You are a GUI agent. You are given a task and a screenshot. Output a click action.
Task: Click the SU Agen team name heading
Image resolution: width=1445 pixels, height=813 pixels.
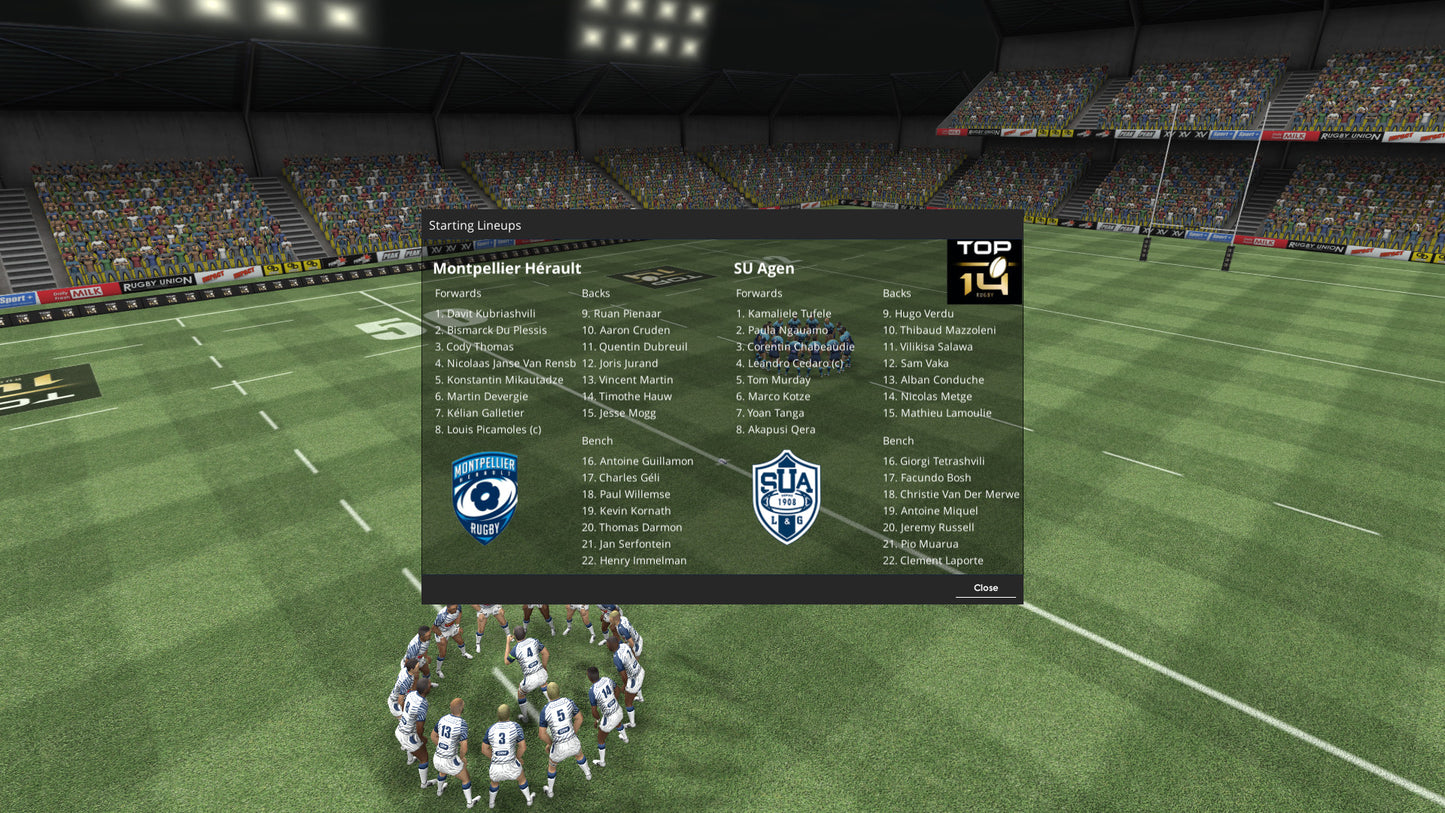pyautogui.click(x=764, y=268)
